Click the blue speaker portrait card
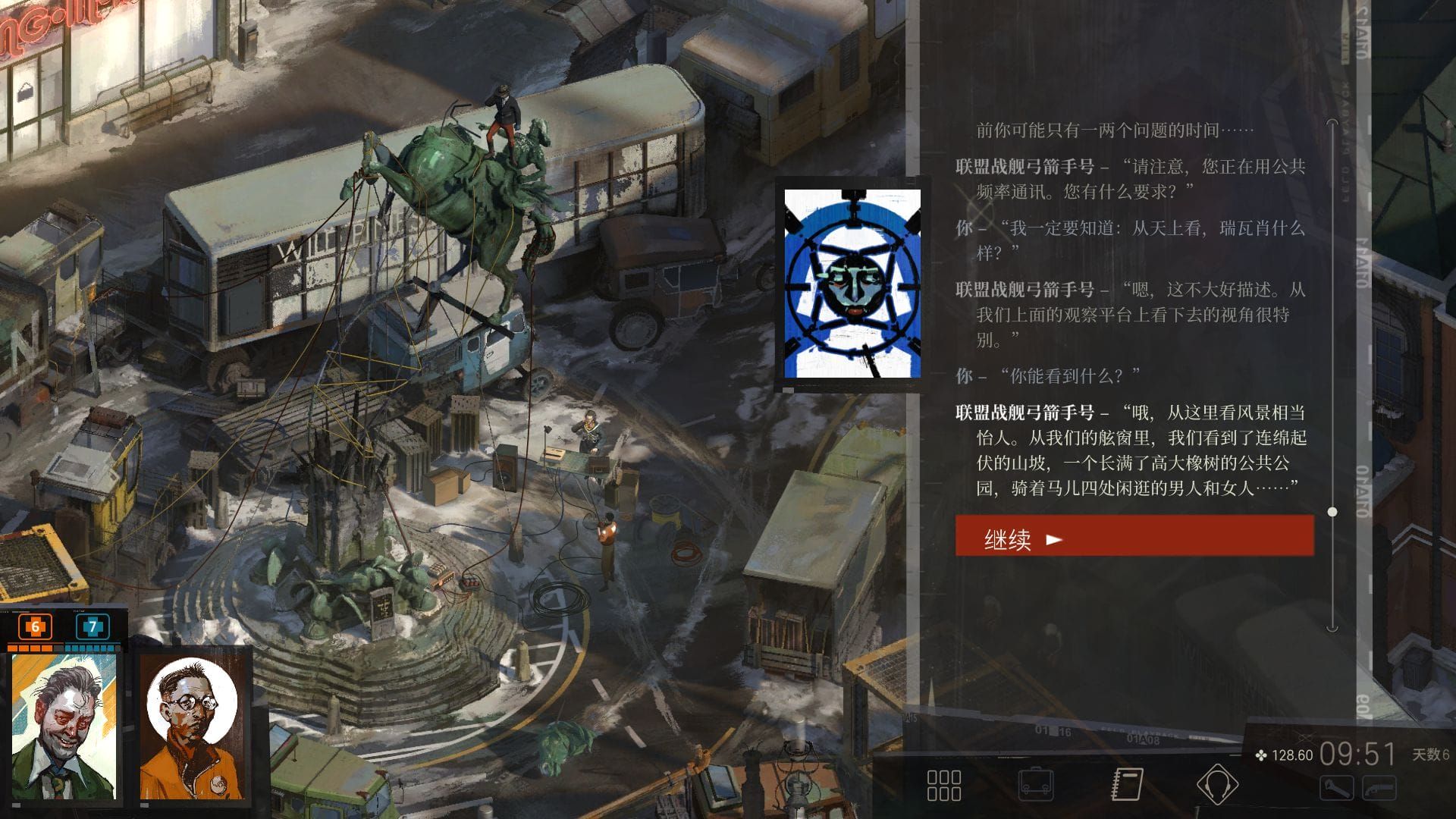Screen dimensions: 1456x819 coord(852,284)
